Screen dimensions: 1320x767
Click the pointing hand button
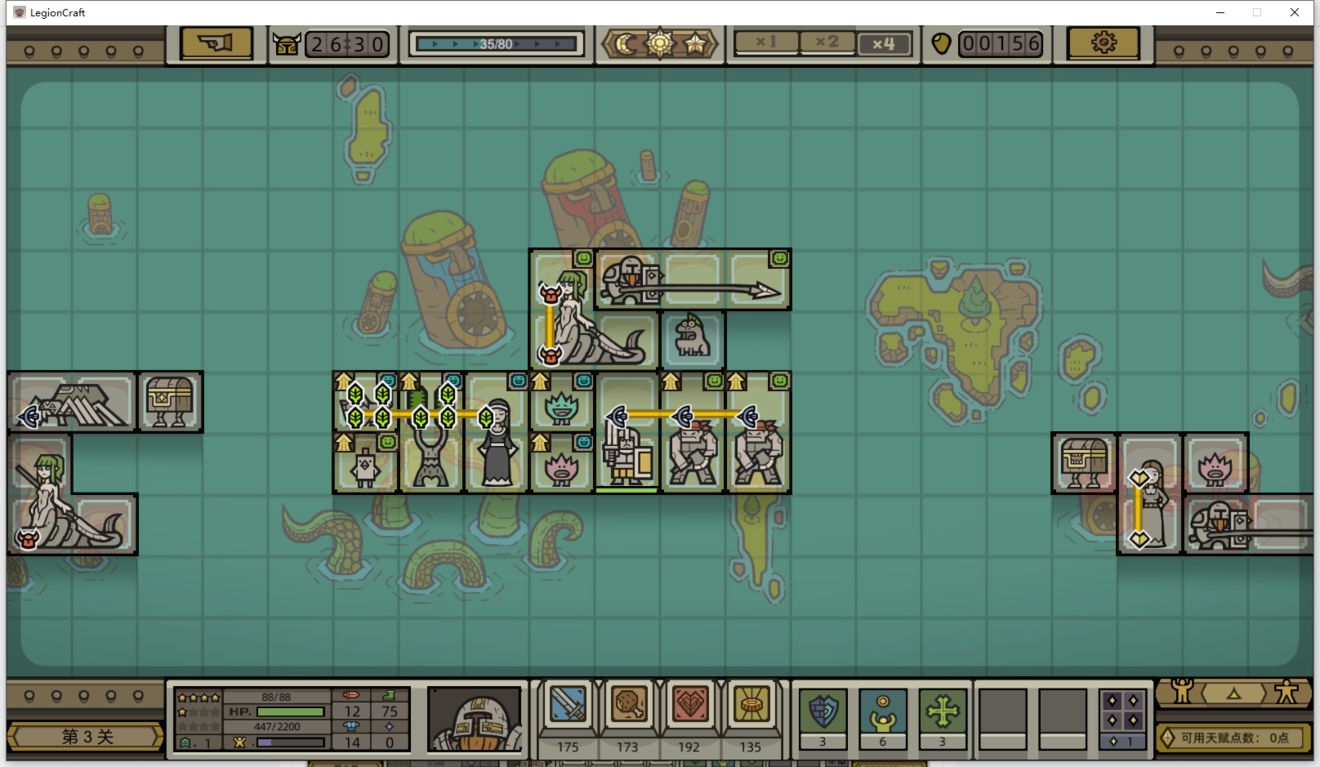pyautogui.click(x=216, y=43)
